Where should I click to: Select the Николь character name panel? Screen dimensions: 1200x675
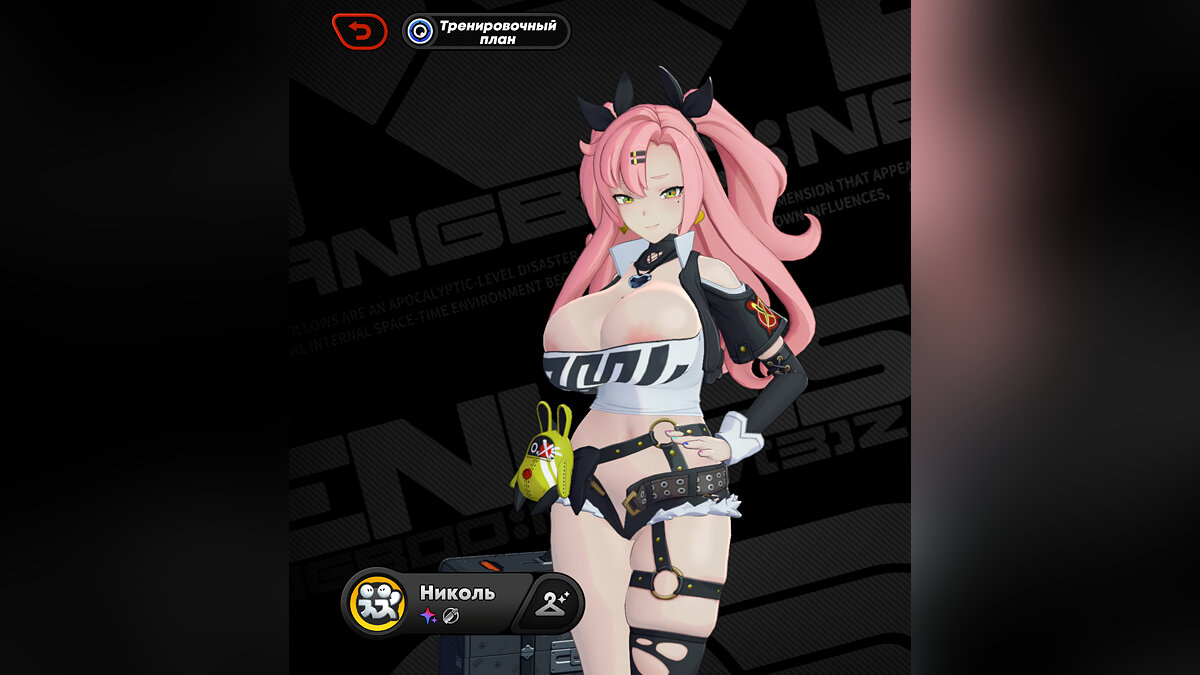[x=458, y=602]
